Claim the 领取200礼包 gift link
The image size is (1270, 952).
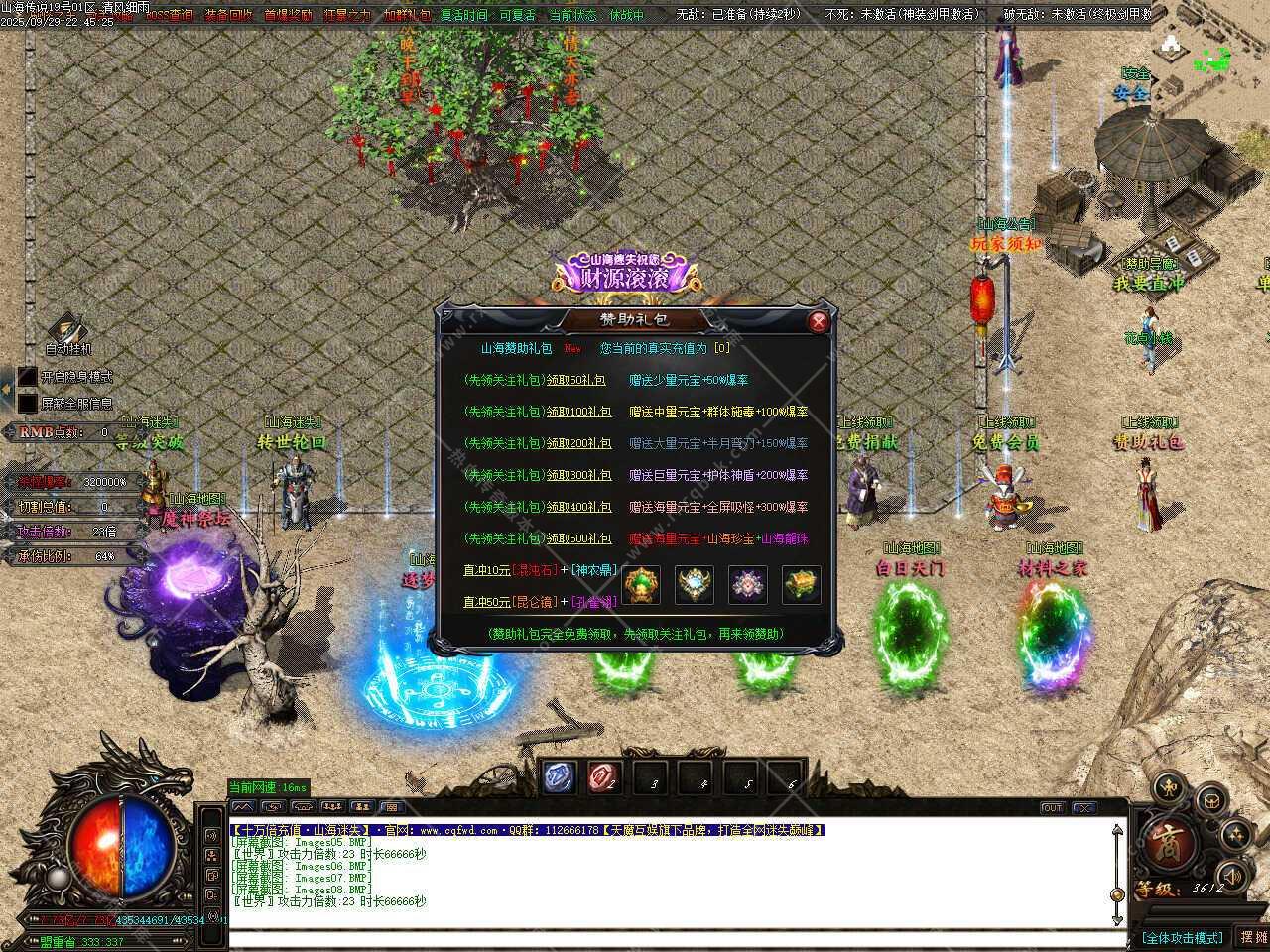(x=578, y=443)
